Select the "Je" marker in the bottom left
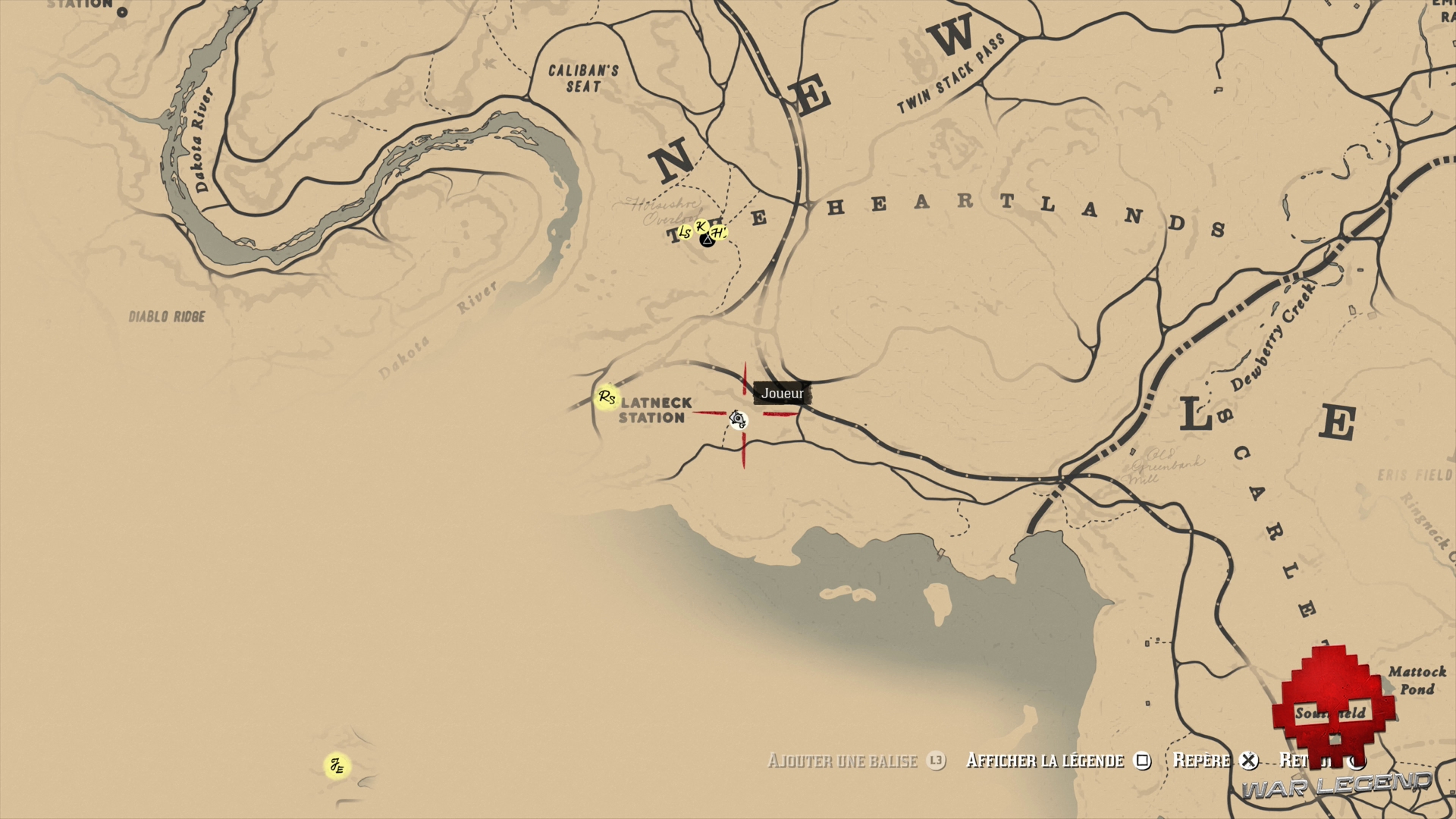1456x819 pixels. 338,765
